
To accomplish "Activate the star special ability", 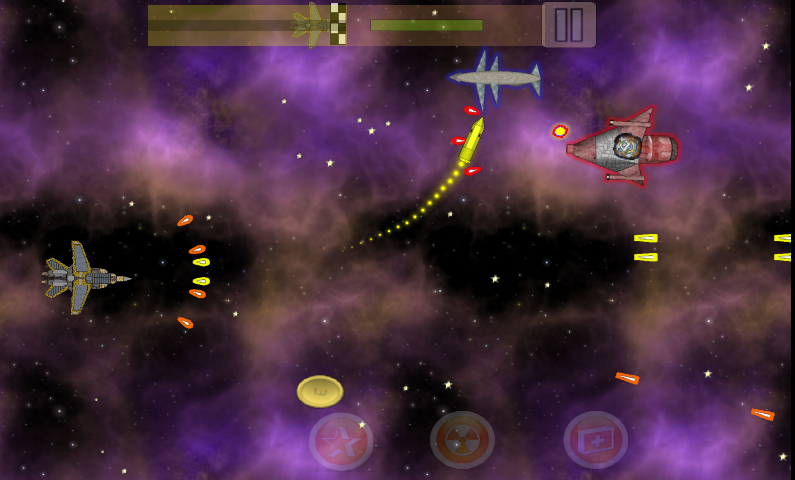I will coord(341,441).
